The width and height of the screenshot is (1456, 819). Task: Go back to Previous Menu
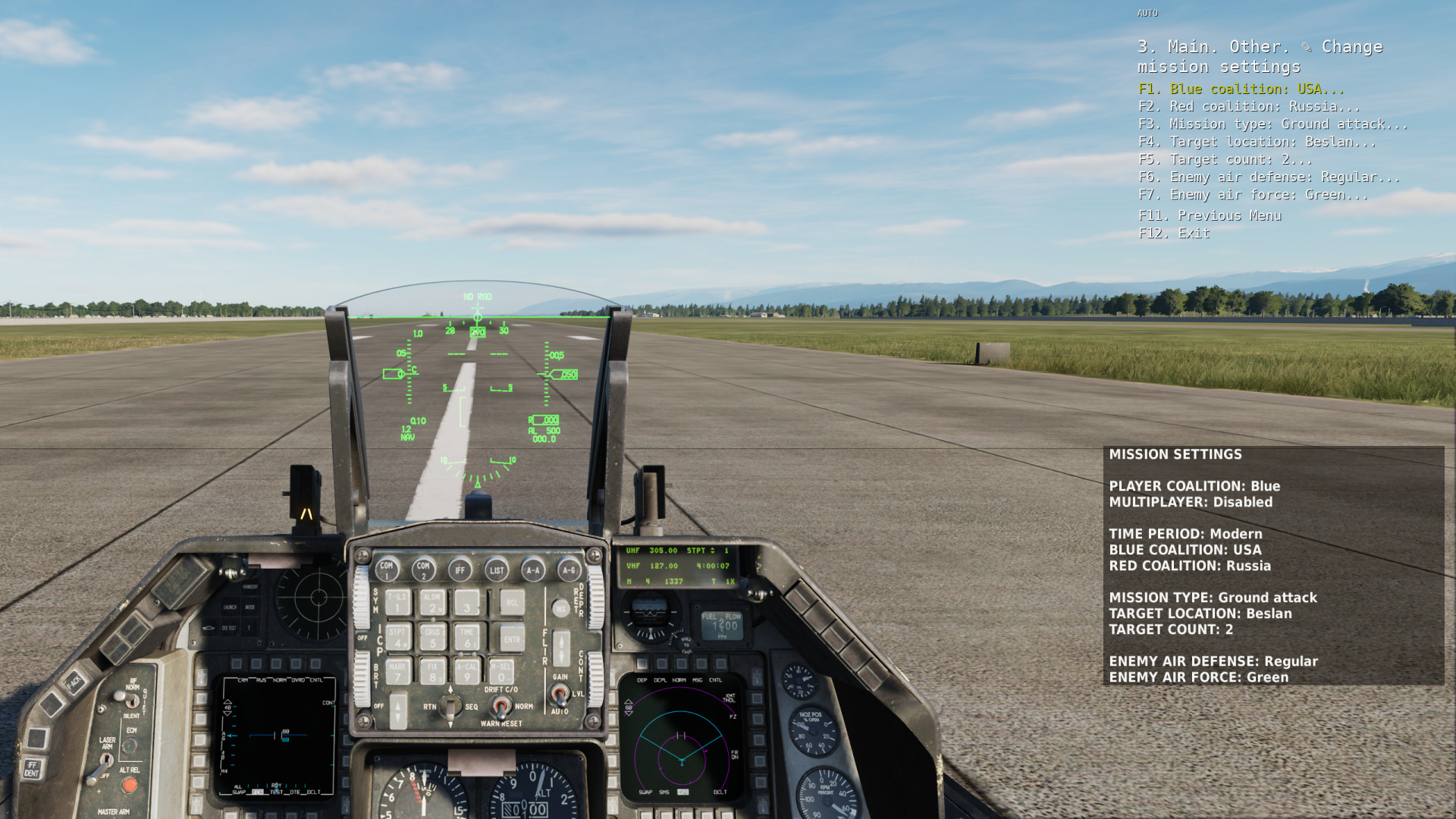tap(1210, 215)
